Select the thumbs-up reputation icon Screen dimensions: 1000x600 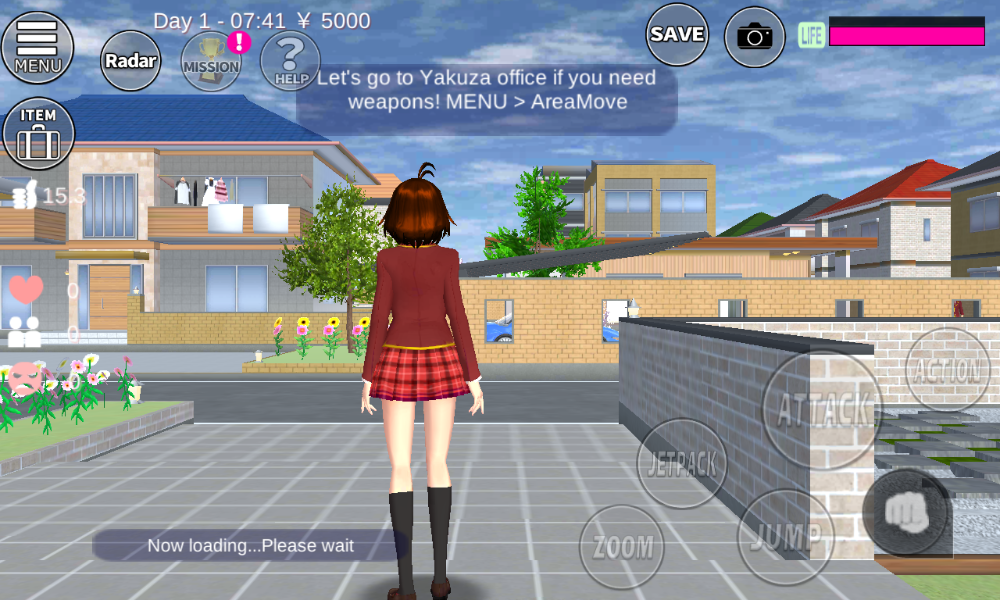click(x=23, y=195)
